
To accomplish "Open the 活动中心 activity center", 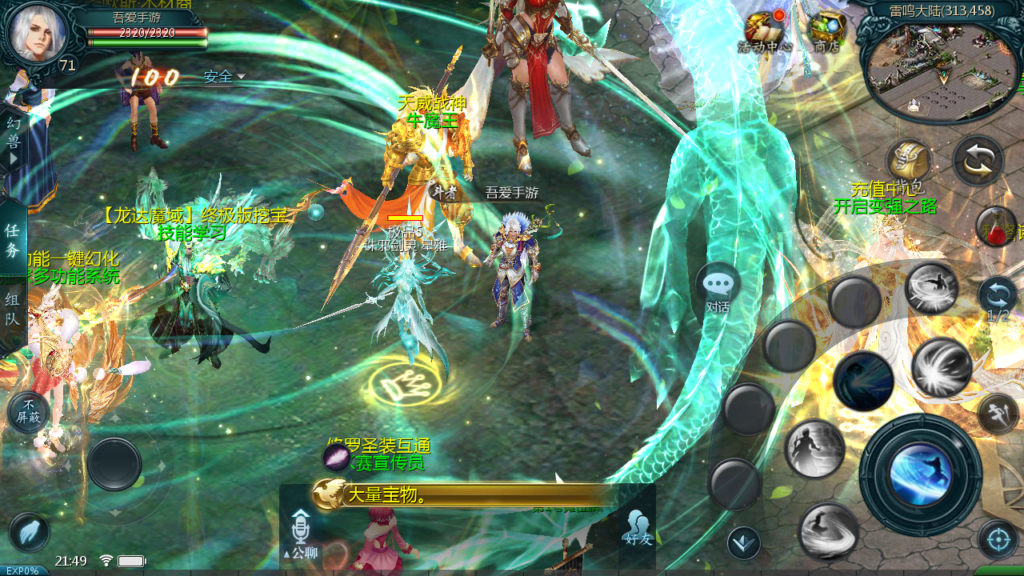I will point(765,27).
